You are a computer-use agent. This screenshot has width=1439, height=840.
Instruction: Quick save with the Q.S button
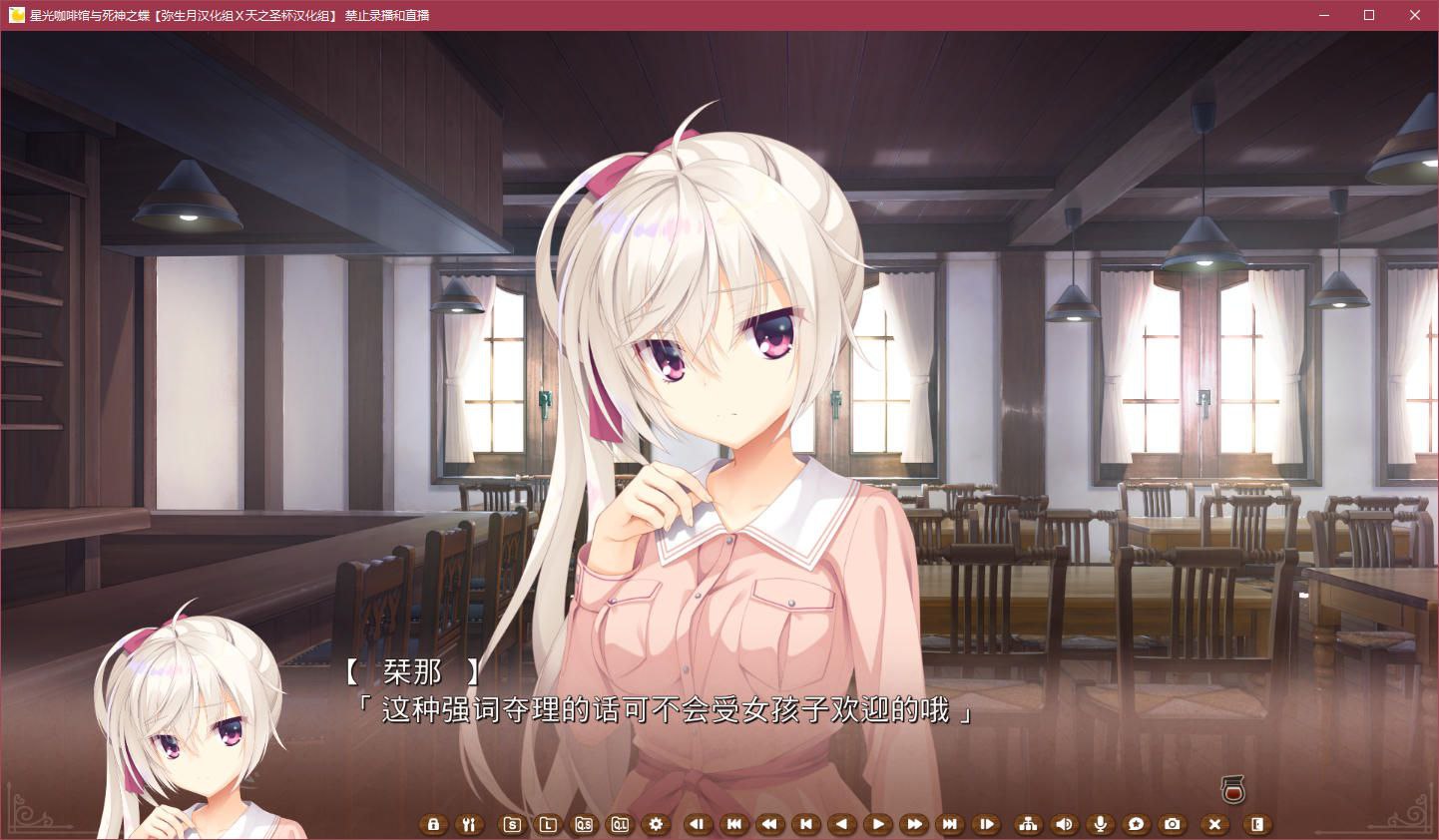tap(584, 824)
